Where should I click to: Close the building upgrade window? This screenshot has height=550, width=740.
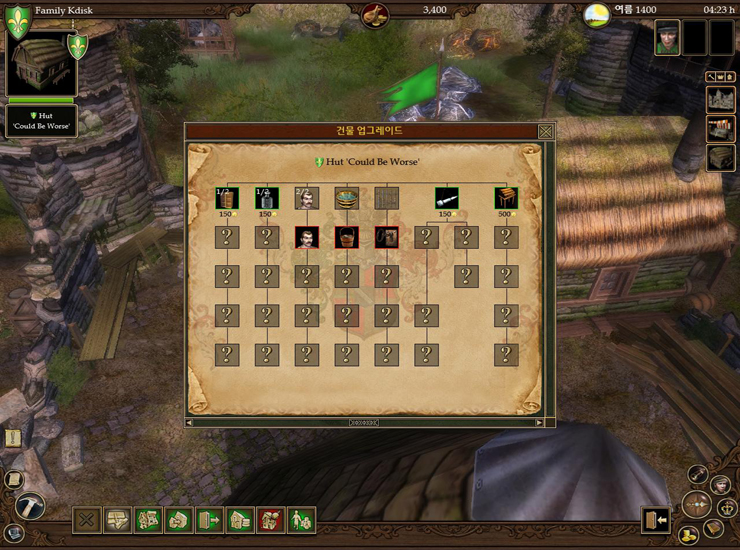[x=546, y=131]
